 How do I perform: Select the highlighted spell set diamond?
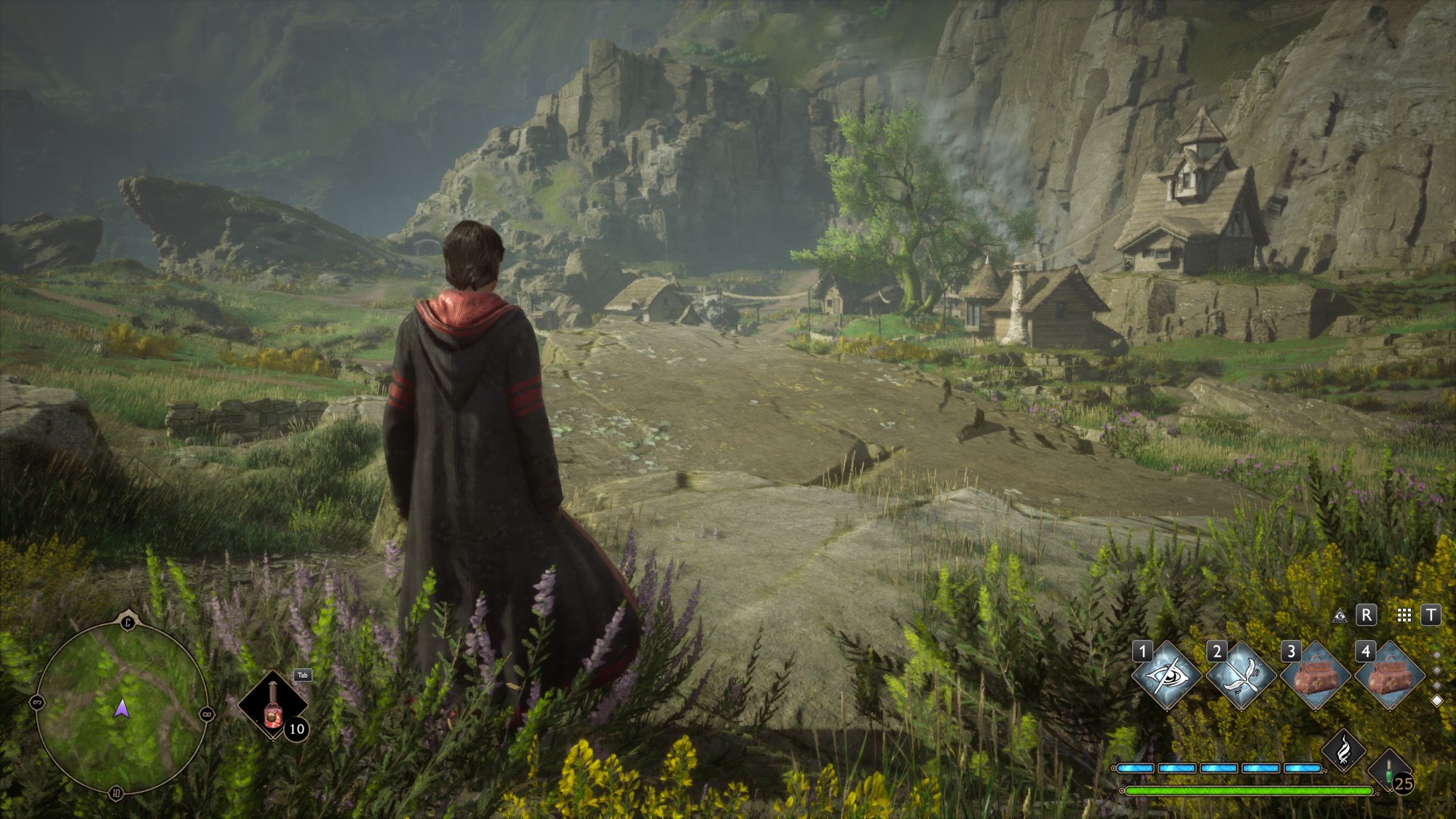pos(1437,701)
